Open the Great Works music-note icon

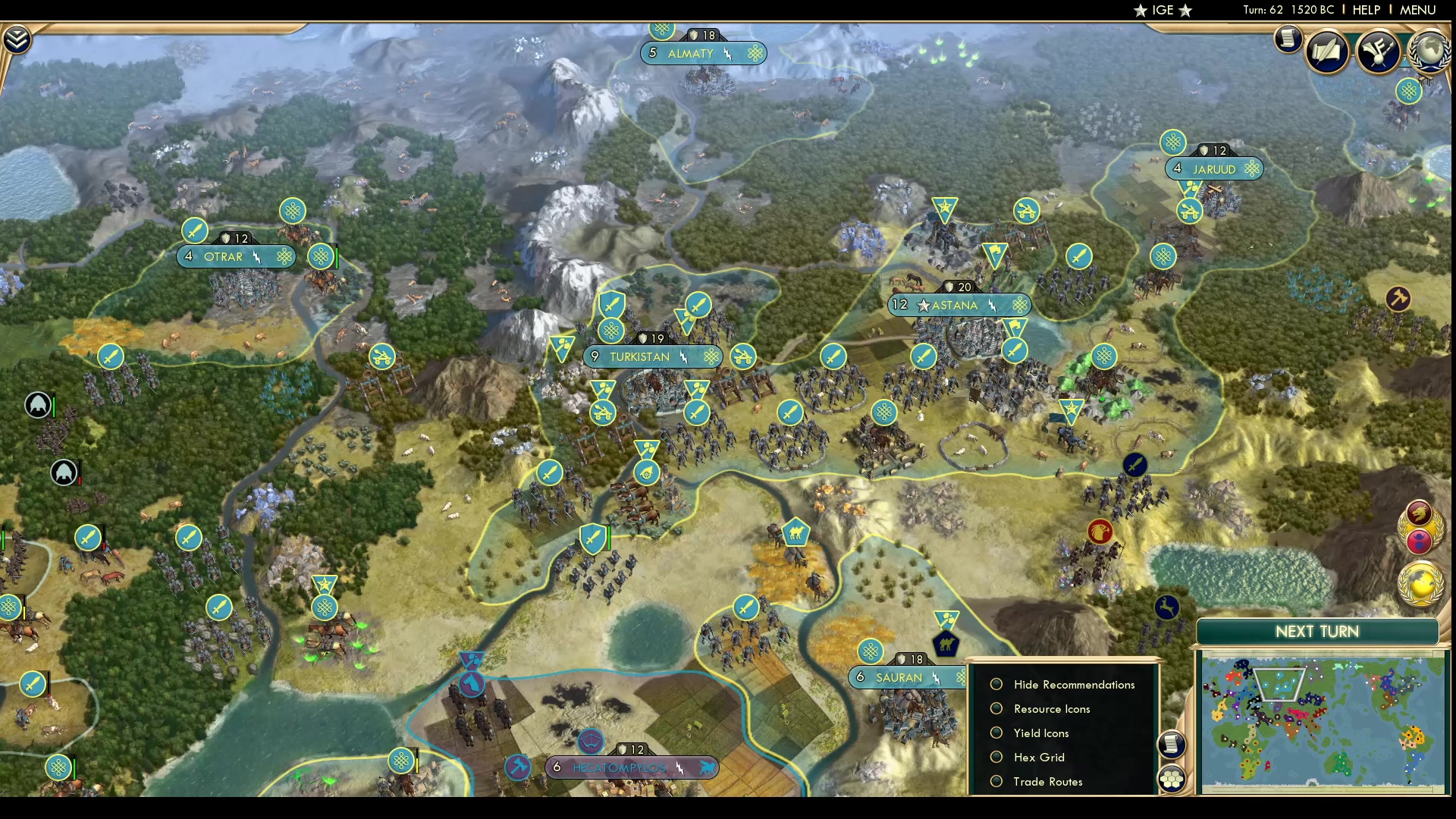pos(1379,51)
